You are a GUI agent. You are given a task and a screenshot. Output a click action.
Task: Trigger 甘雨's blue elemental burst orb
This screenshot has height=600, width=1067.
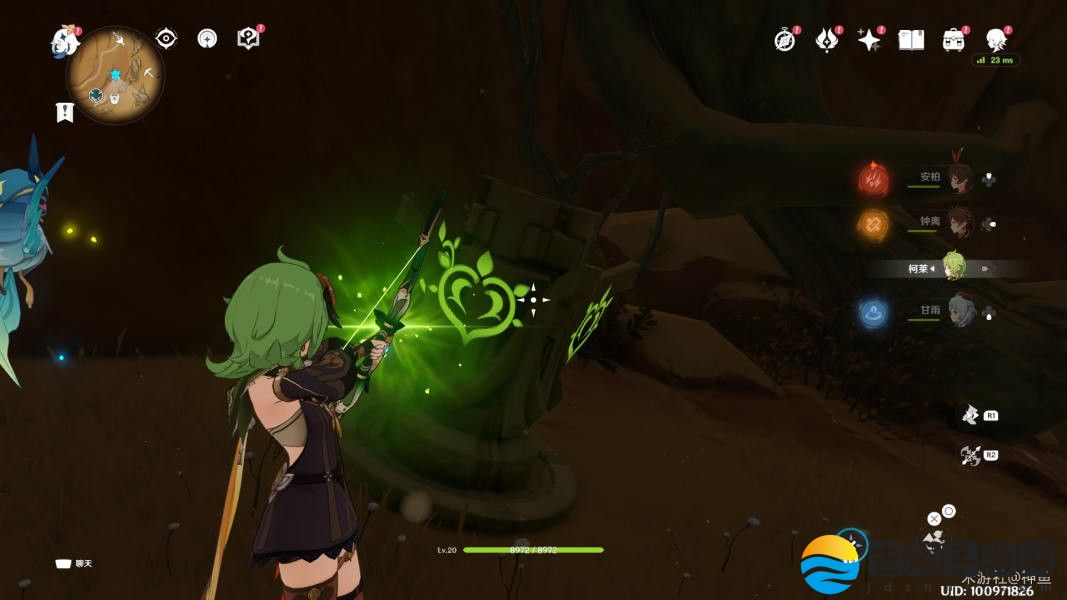click(x=873, y=313)
